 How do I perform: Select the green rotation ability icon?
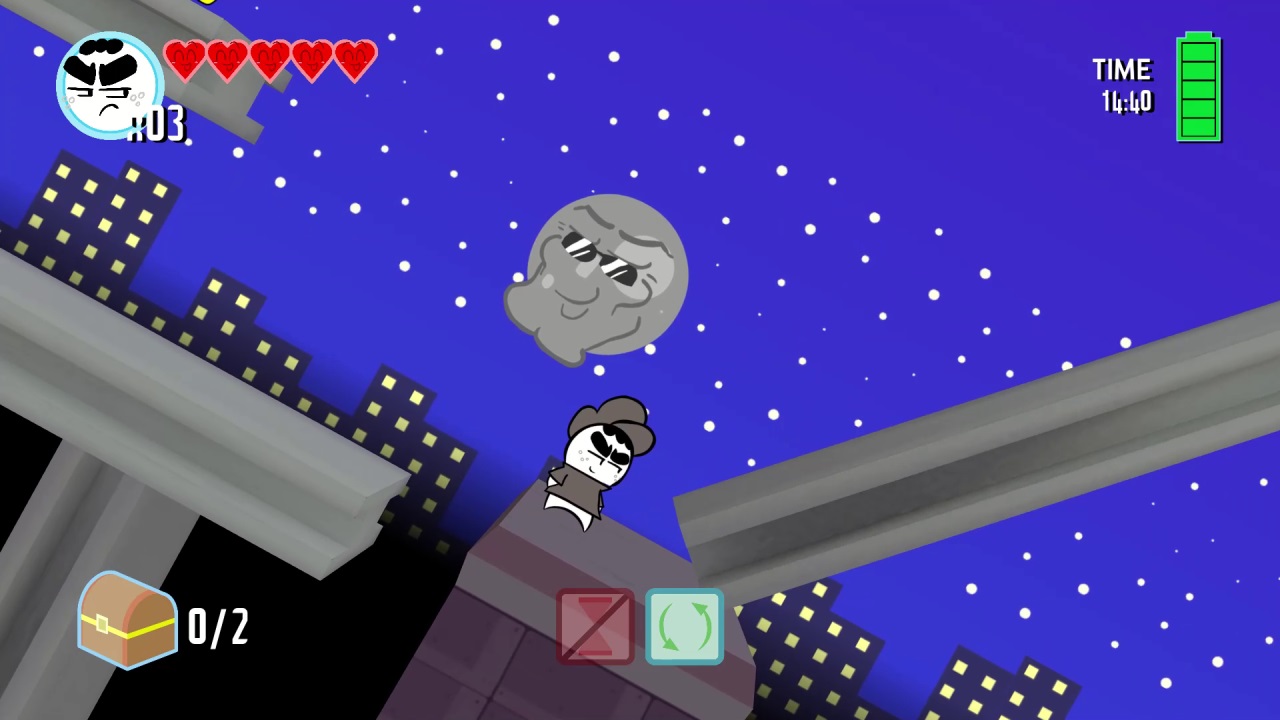(x=685, y=628)
